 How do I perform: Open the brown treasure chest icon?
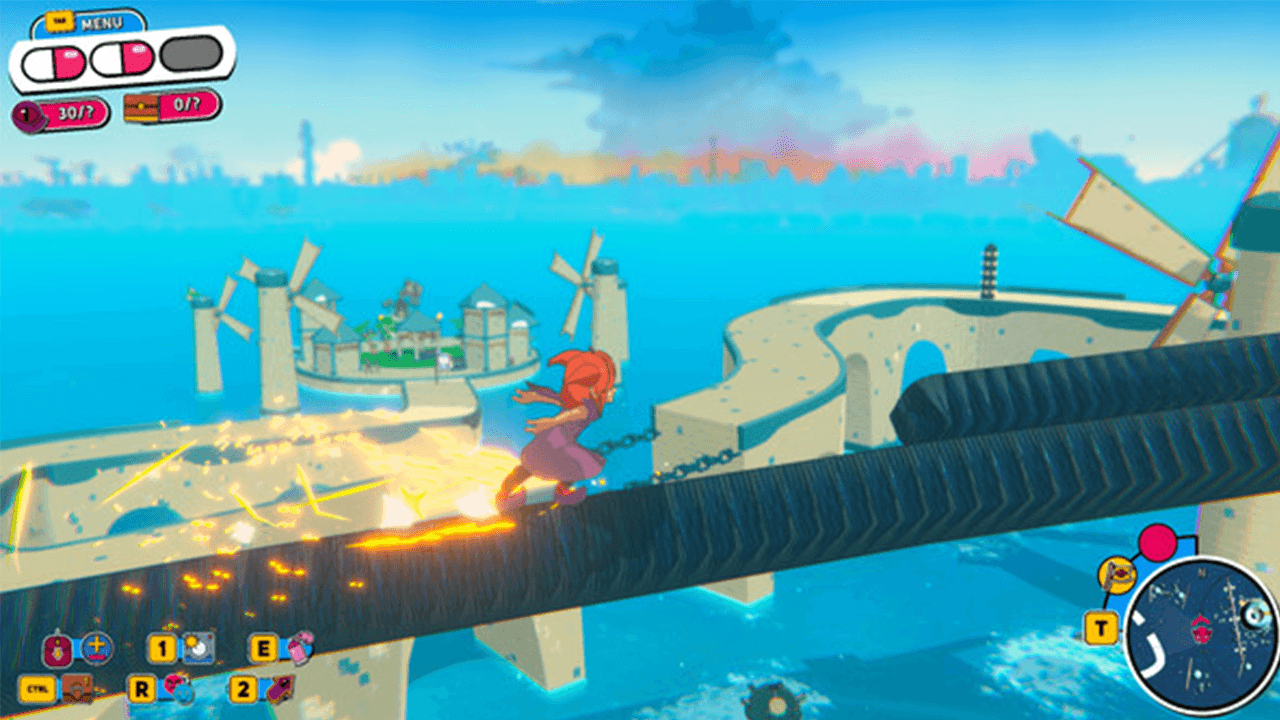(x=78, y=688)
